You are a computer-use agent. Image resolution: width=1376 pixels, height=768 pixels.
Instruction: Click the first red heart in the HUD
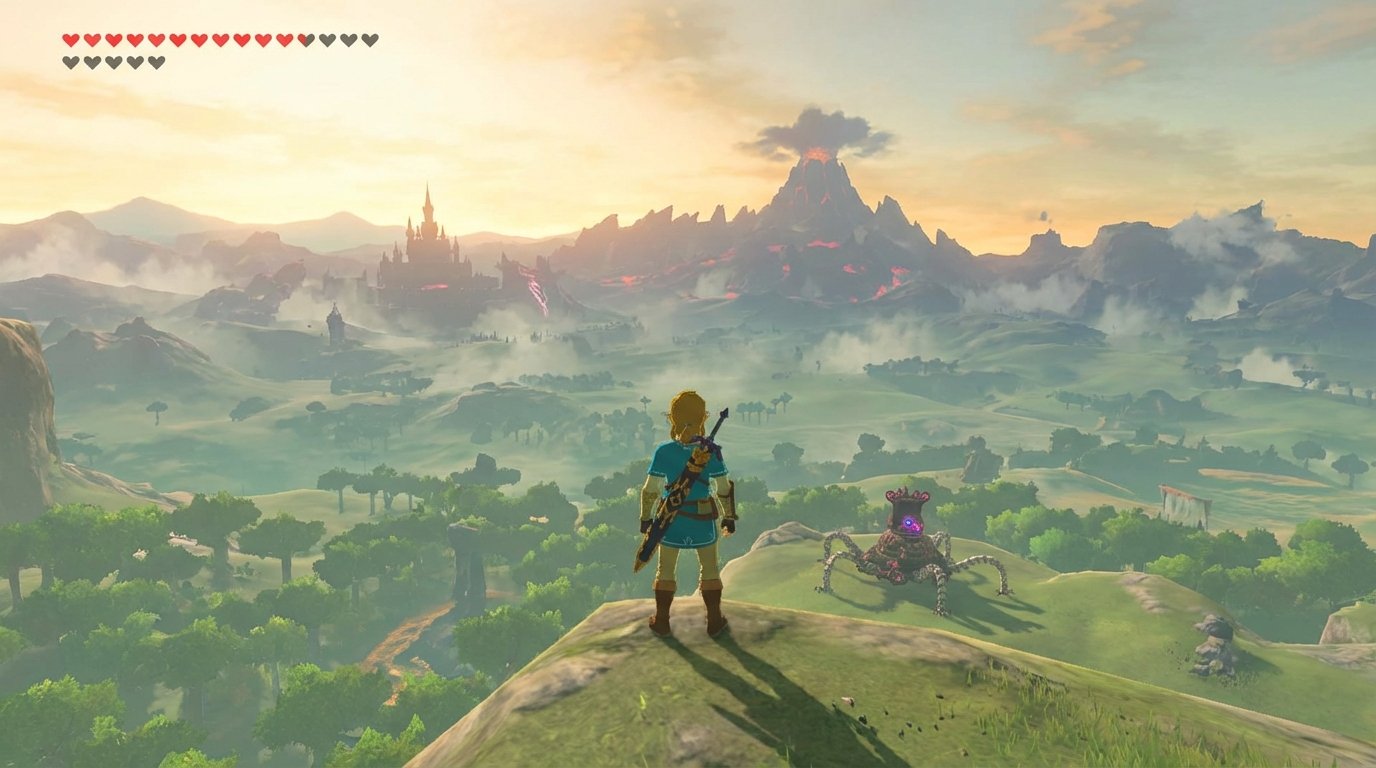tap(70, 40)
